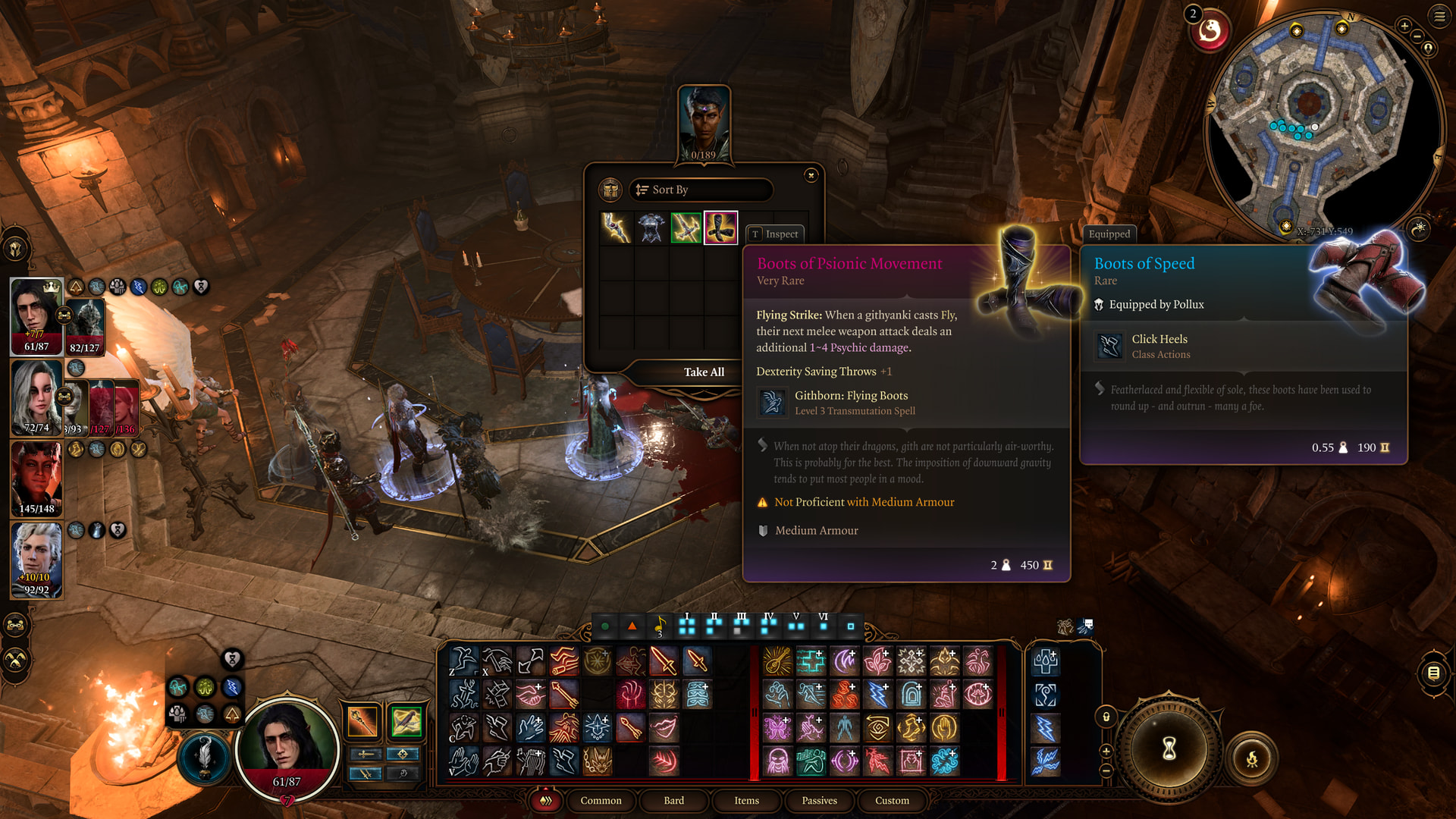Choose the greatsword item in loot
This screenshot has width=1456, height=819.
[686, 227]
